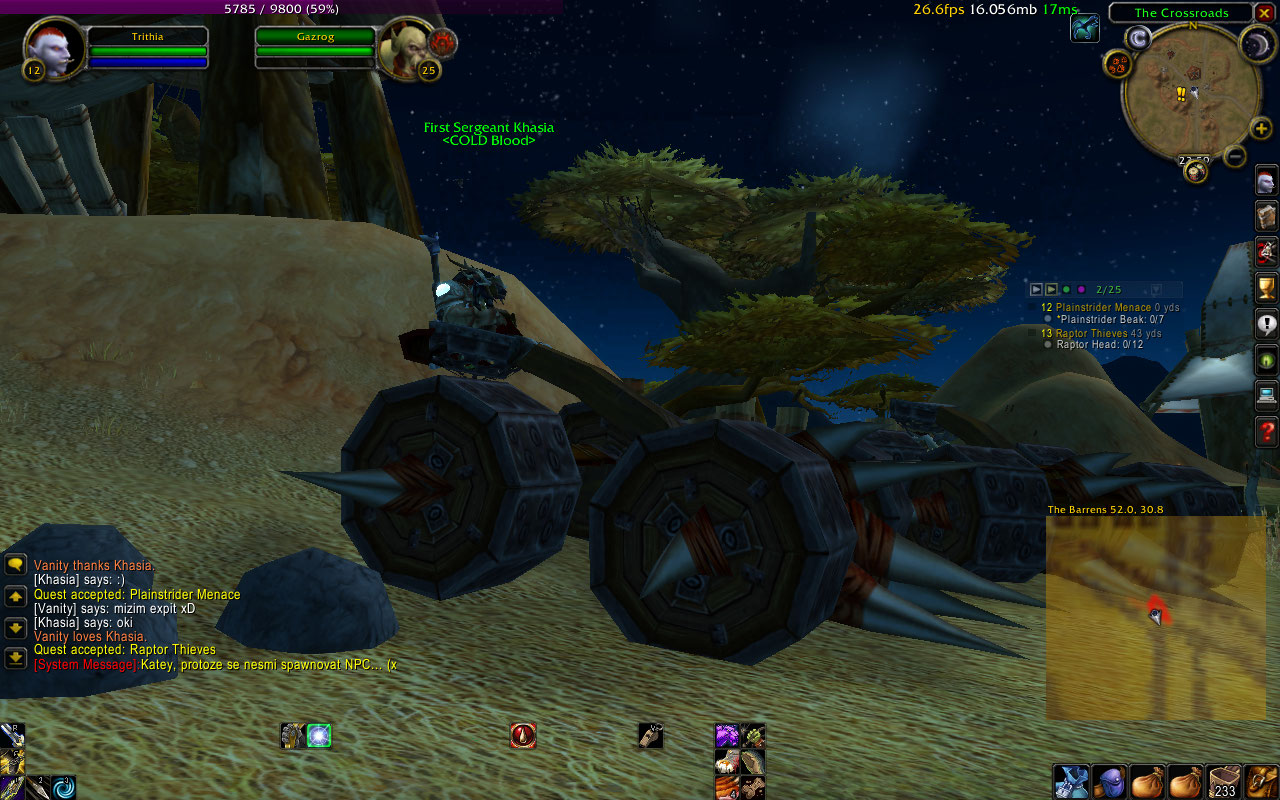Select the Plainstrider Menace quest in tracker
The width and height of the screenshot is (1280, 800).
[x=1104, y=308]
